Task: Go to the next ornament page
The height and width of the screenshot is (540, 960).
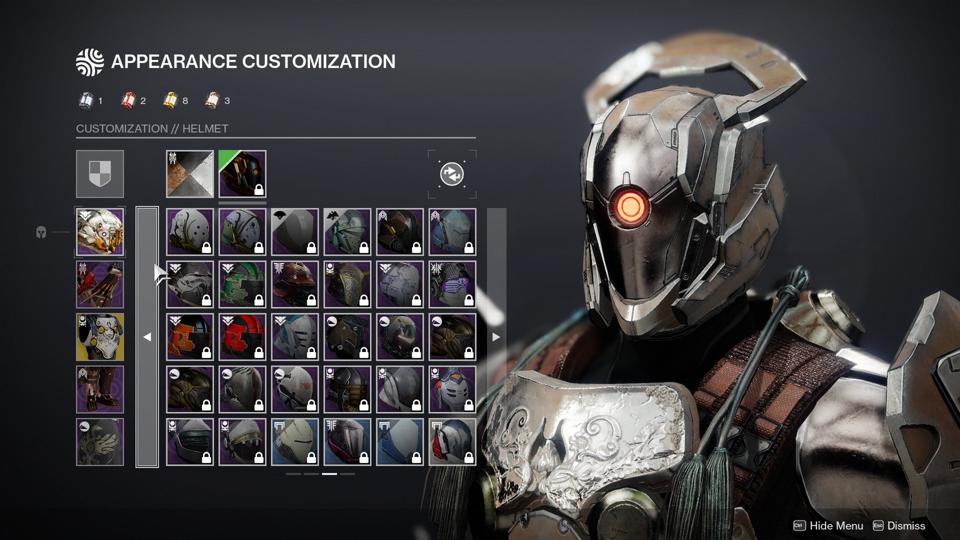Action: [x=496, y=337]
